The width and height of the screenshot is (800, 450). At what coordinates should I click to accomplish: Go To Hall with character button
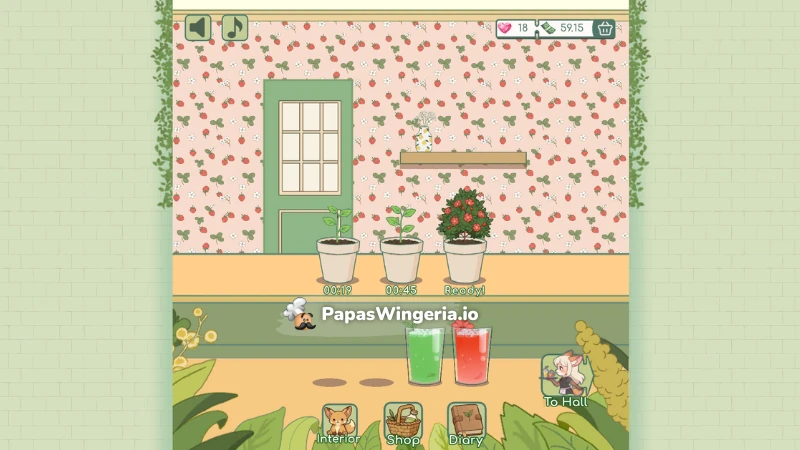coord(565,380)
